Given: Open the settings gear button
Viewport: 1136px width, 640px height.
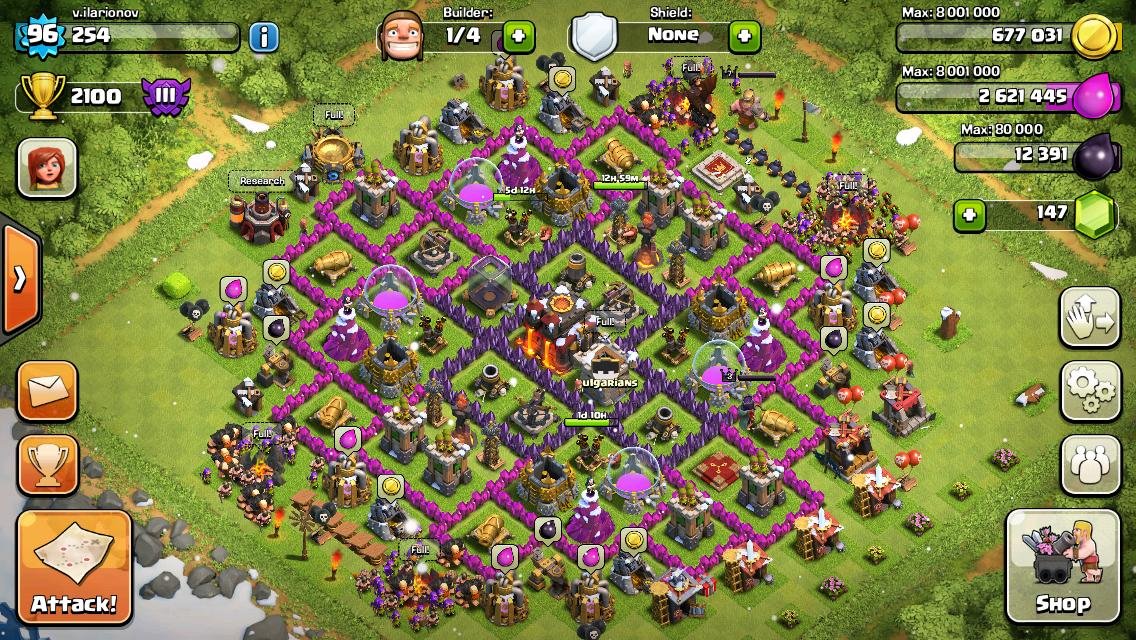Looking at the screenshot, I should pos(1090,390).
